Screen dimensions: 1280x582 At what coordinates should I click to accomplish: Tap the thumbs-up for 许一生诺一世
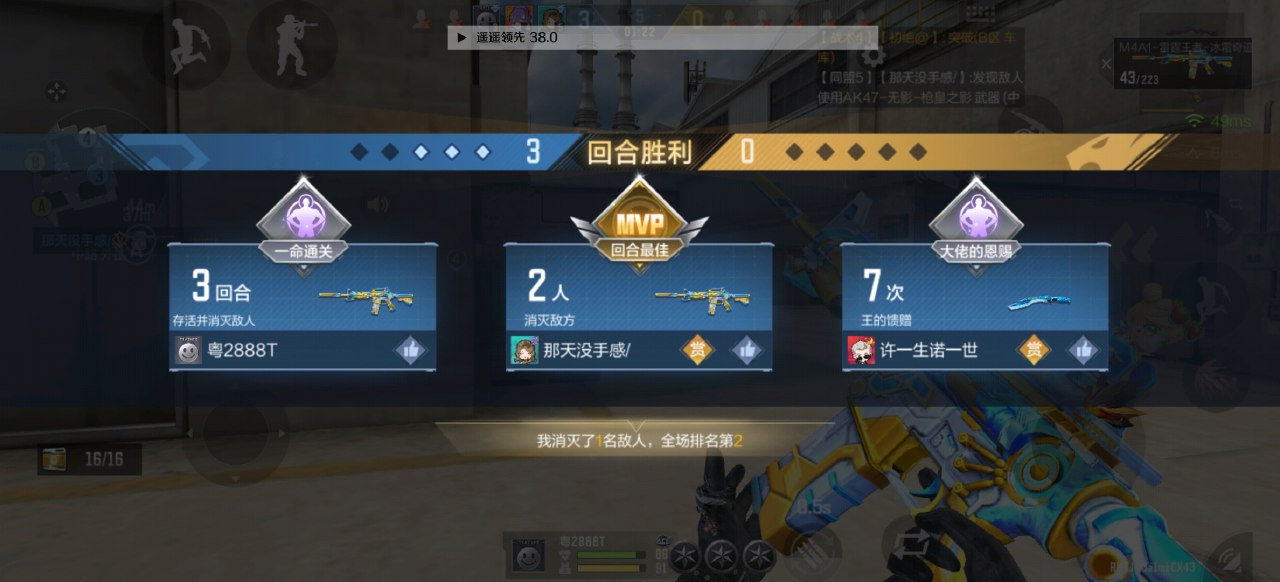pos(1083,350)
